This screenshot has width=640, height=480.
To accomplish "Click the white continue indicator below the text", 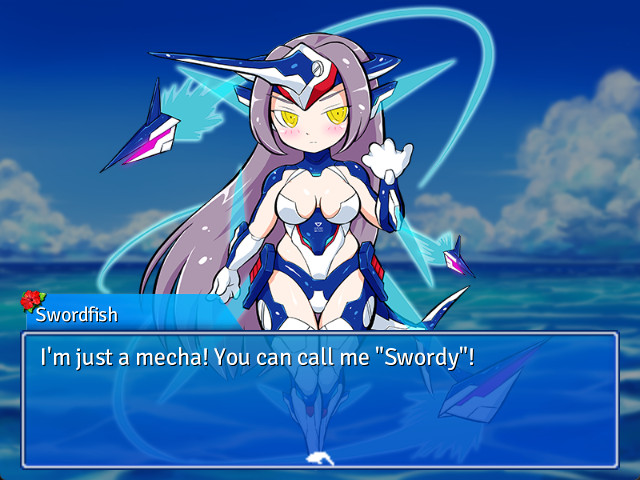I will point(320,459).
